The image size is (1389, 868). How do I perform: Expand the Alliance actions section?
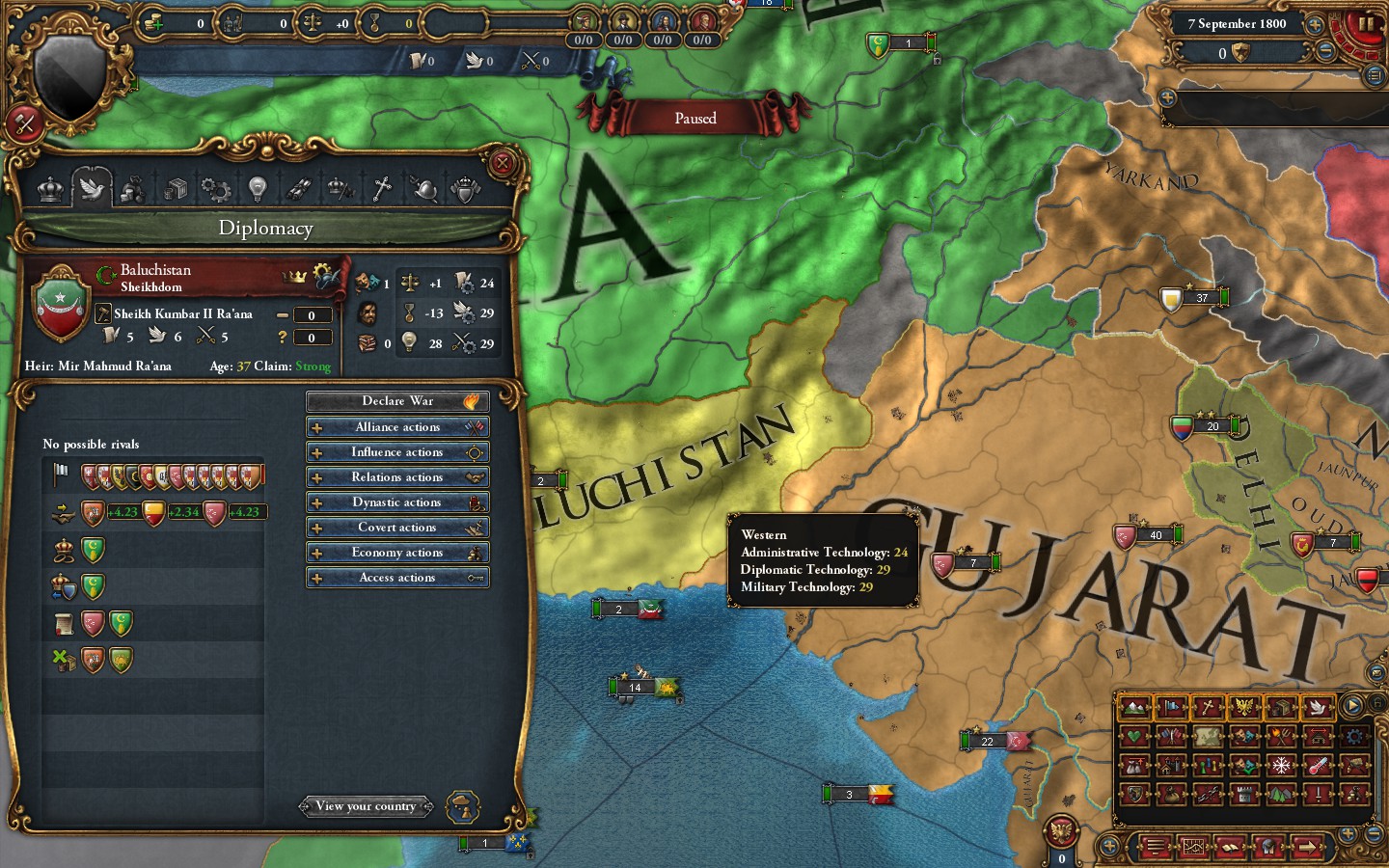[x=397, y=426]
